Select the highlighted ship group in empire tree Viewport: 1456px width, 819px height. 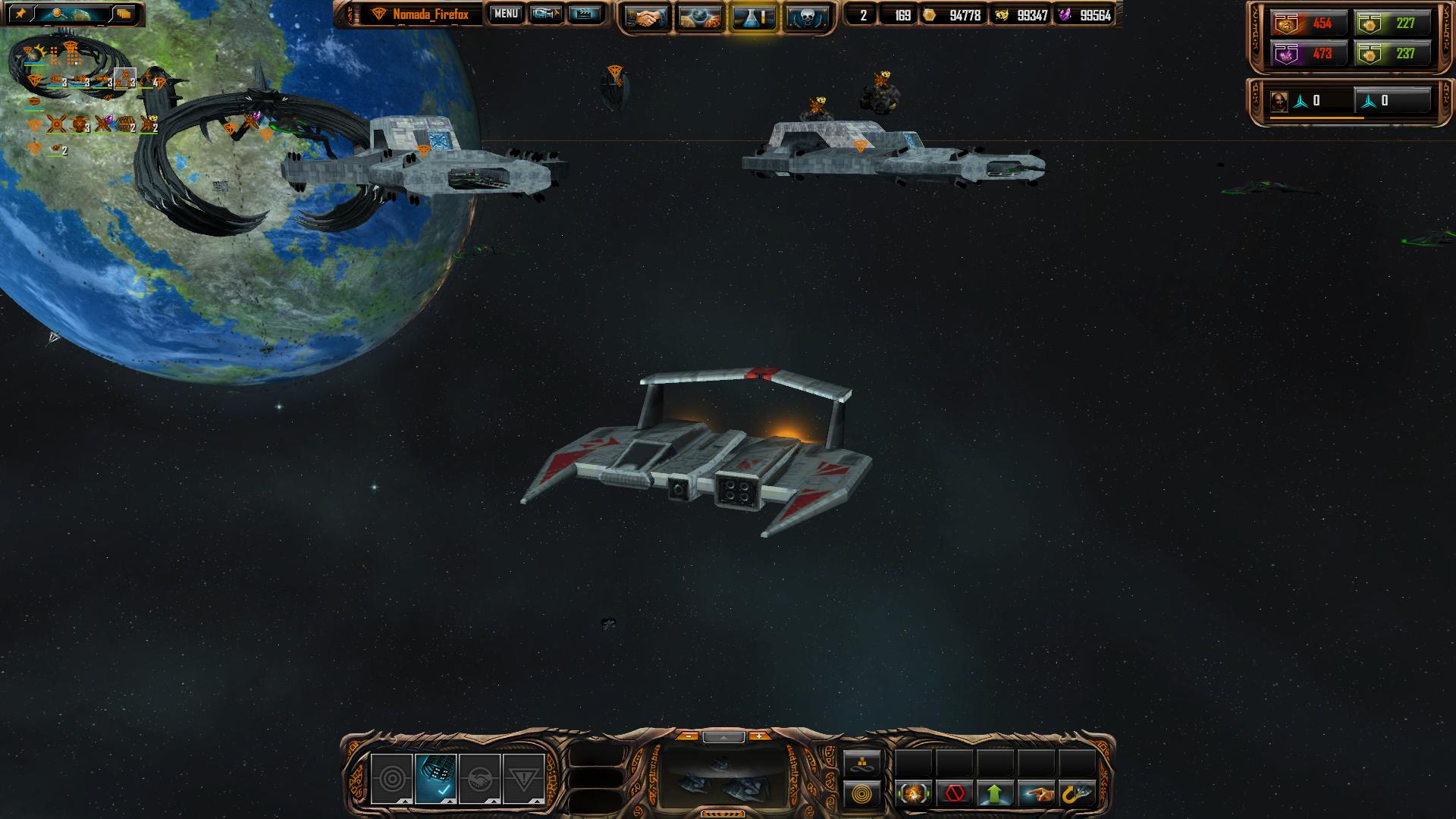124,78
